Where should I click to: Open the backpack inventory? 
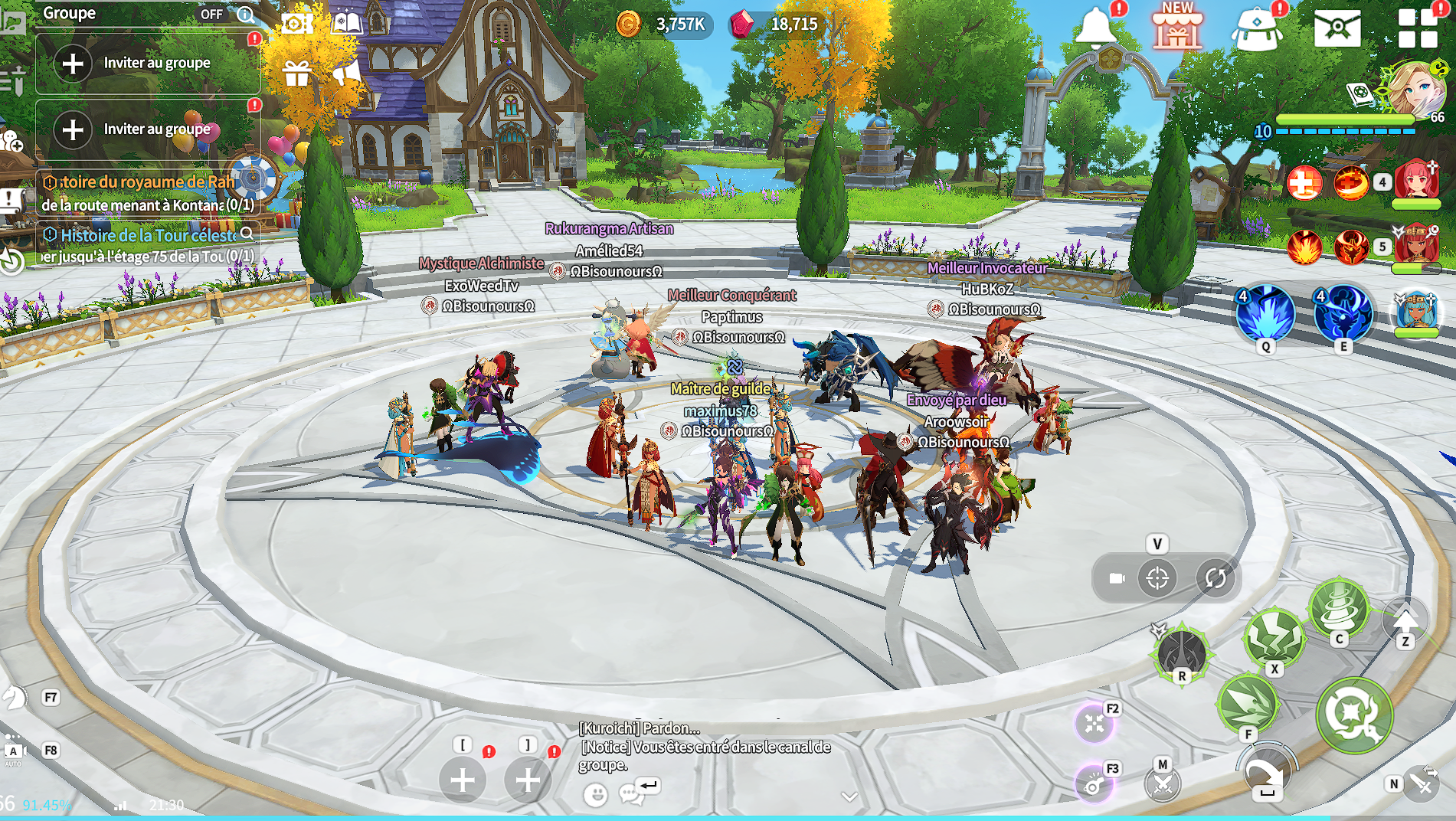click(x=1256, y=31)
